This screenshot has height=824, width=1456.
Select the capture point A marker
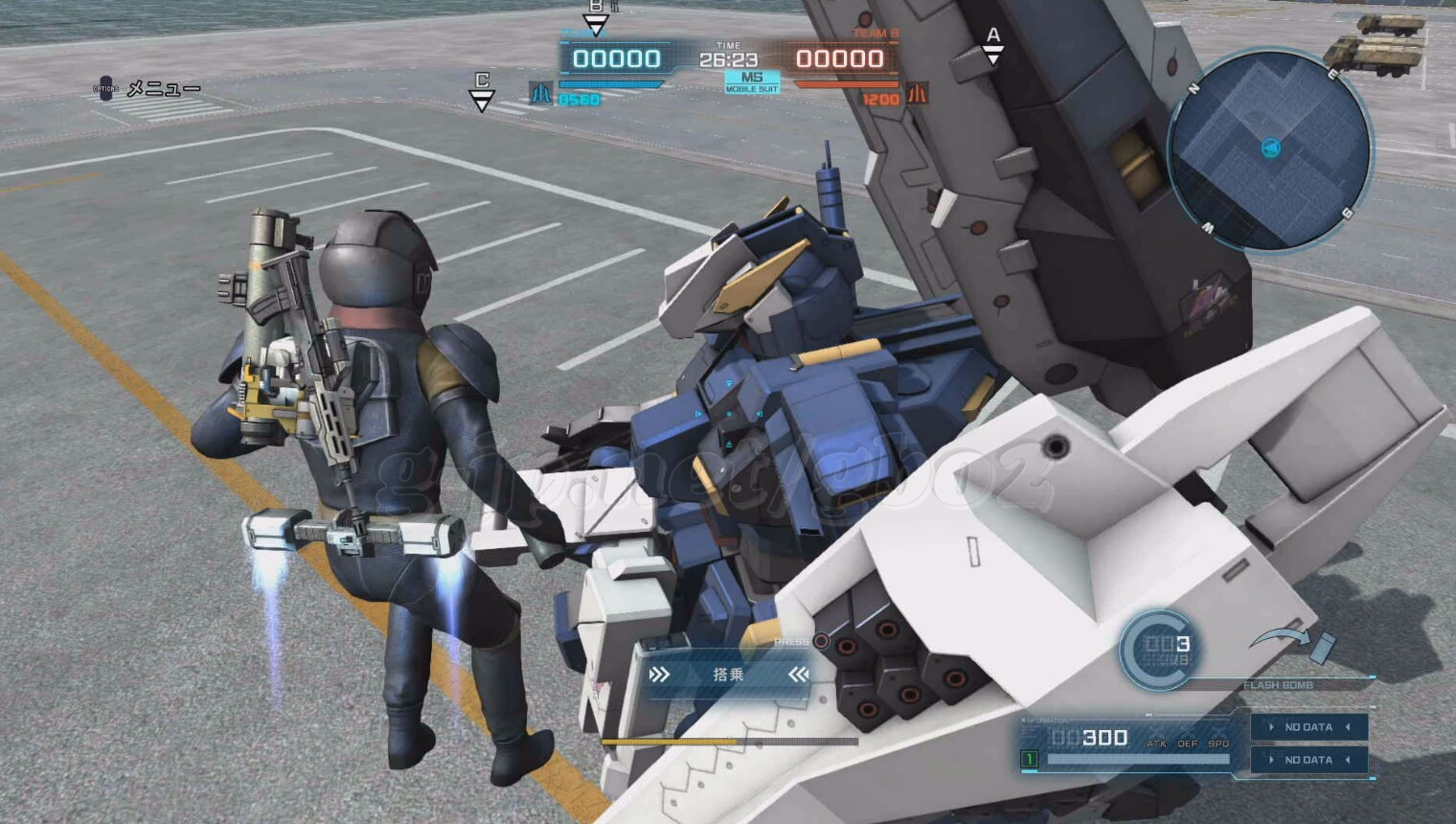point(993,45)
